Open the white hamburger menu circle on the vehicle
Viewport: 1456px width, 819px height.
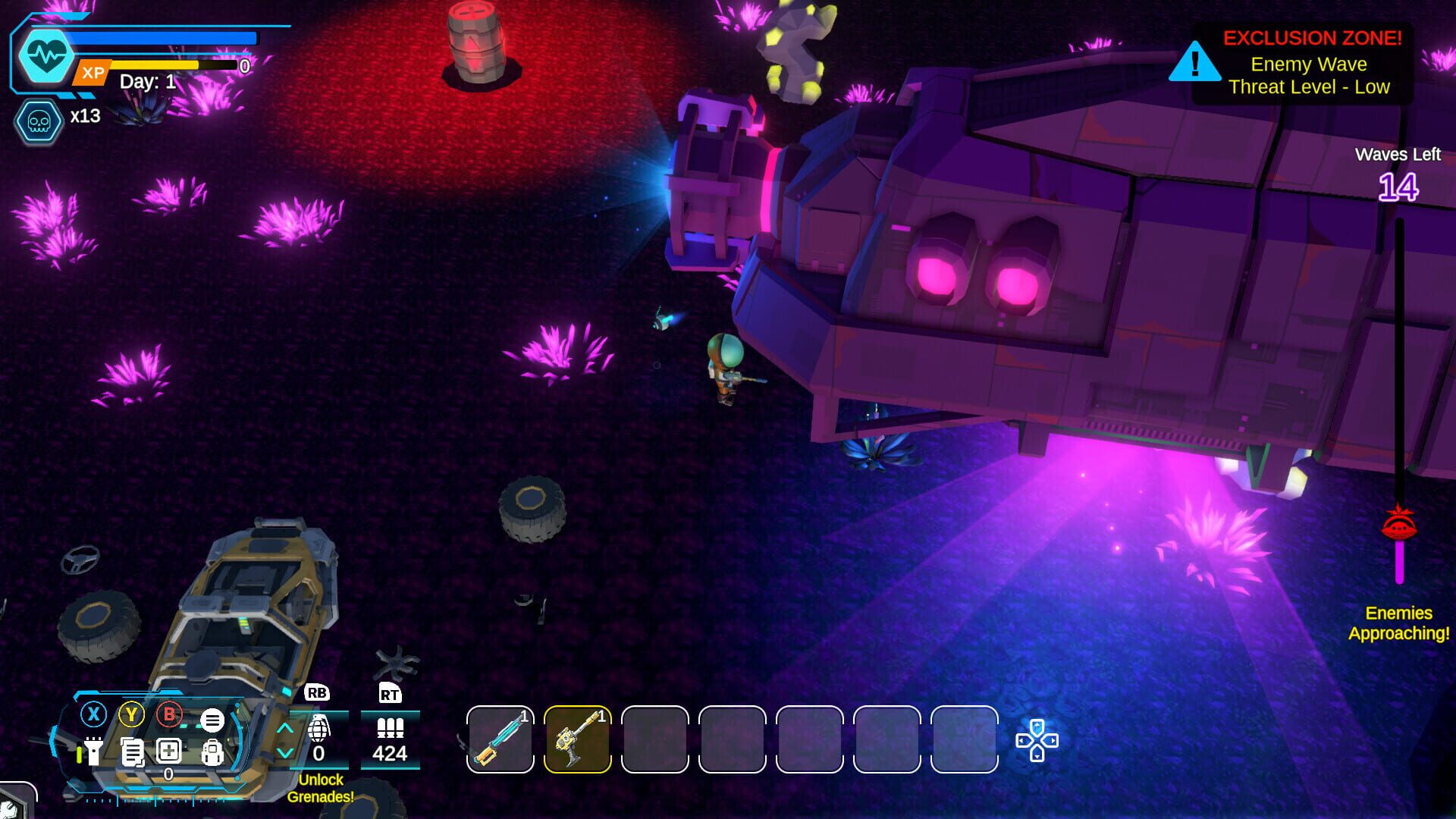click(212, 720)
